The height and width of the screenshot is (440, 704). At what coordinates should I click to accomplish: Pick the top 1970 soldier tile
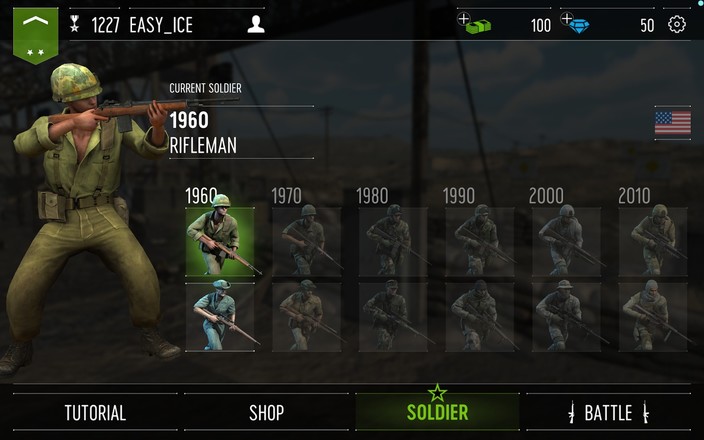306,241
